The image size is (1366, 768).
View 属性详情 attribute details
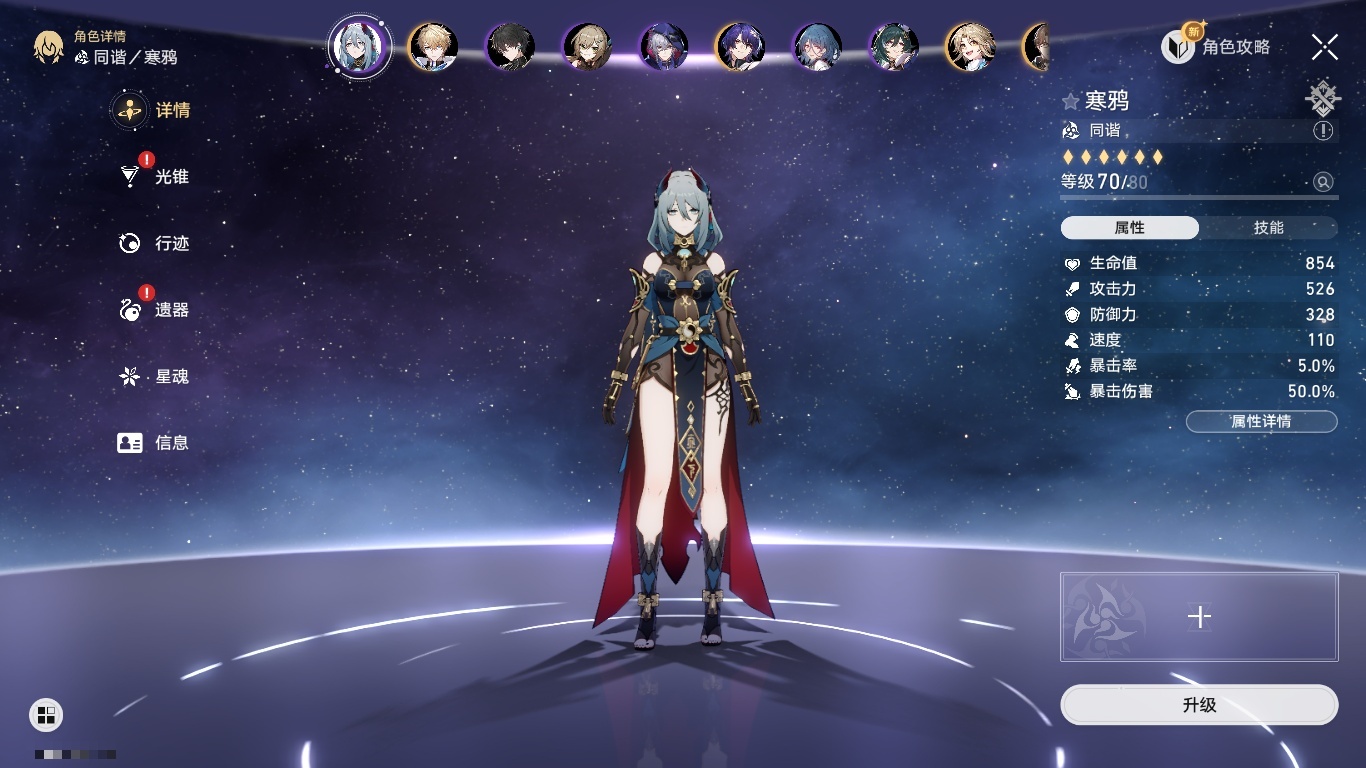tap(1261, 422)
